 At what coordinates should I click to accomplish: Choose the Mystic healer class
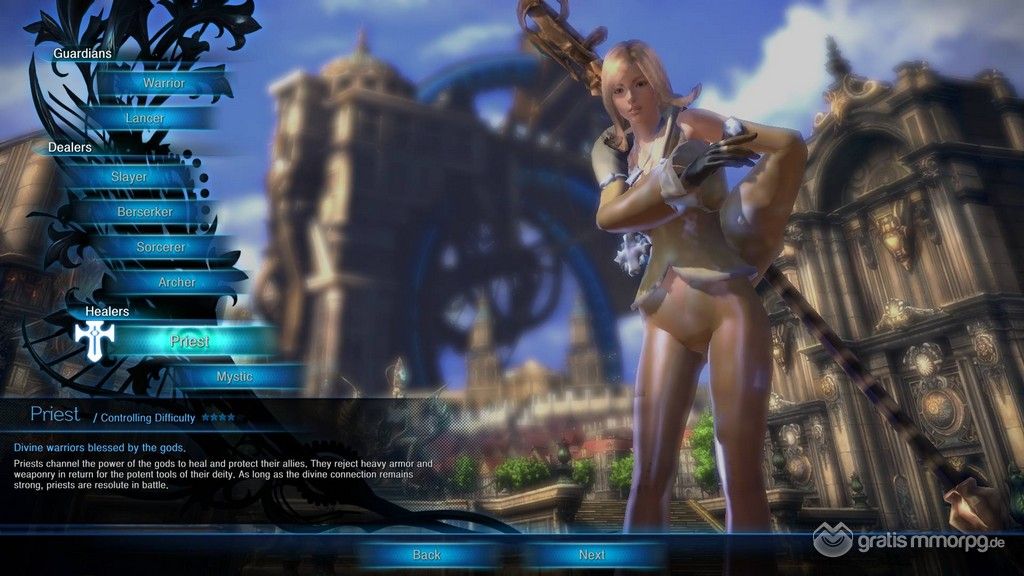[234, 377]
